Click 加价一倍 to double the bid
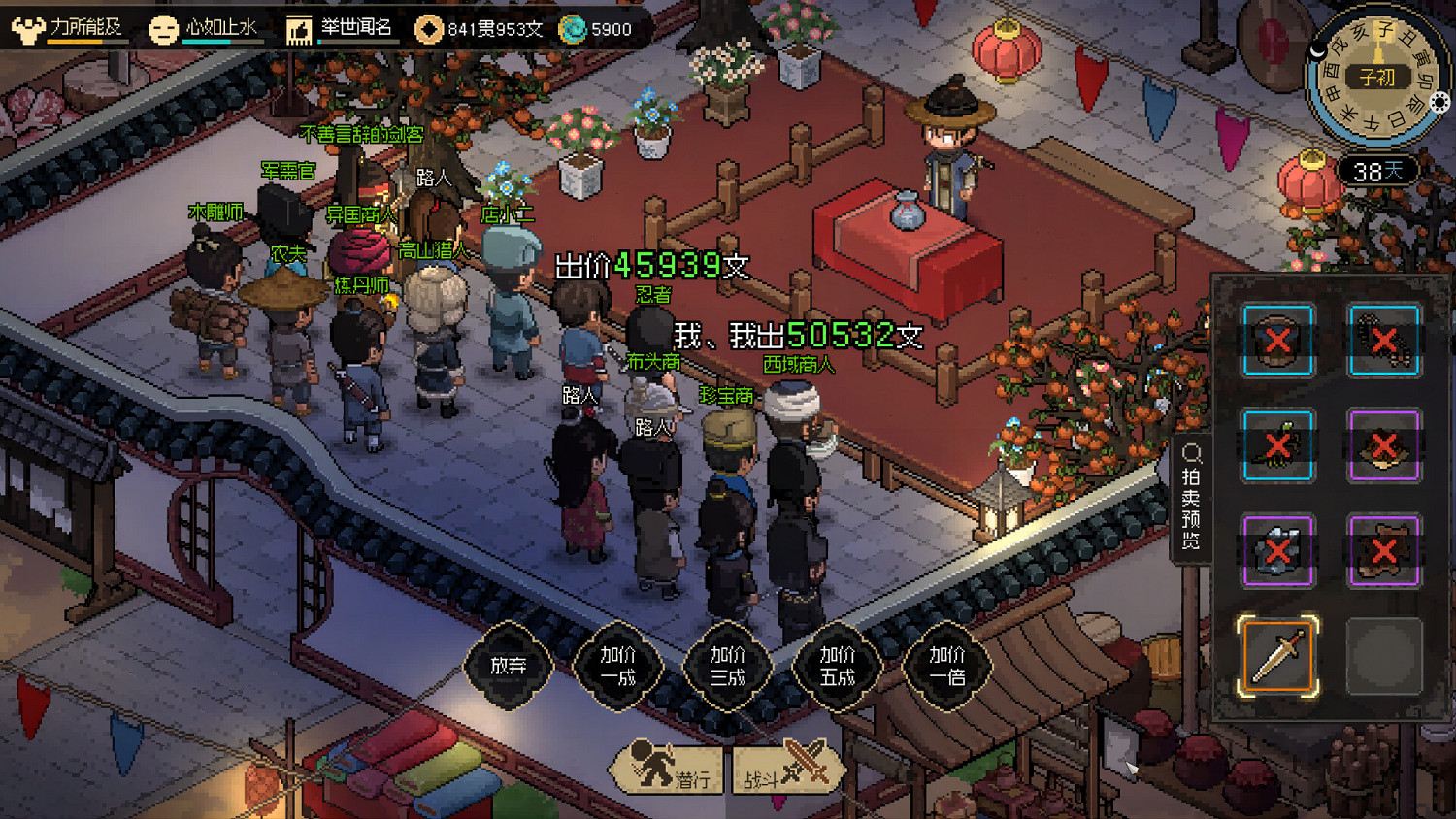1456x819 pixels. (946, 670)
